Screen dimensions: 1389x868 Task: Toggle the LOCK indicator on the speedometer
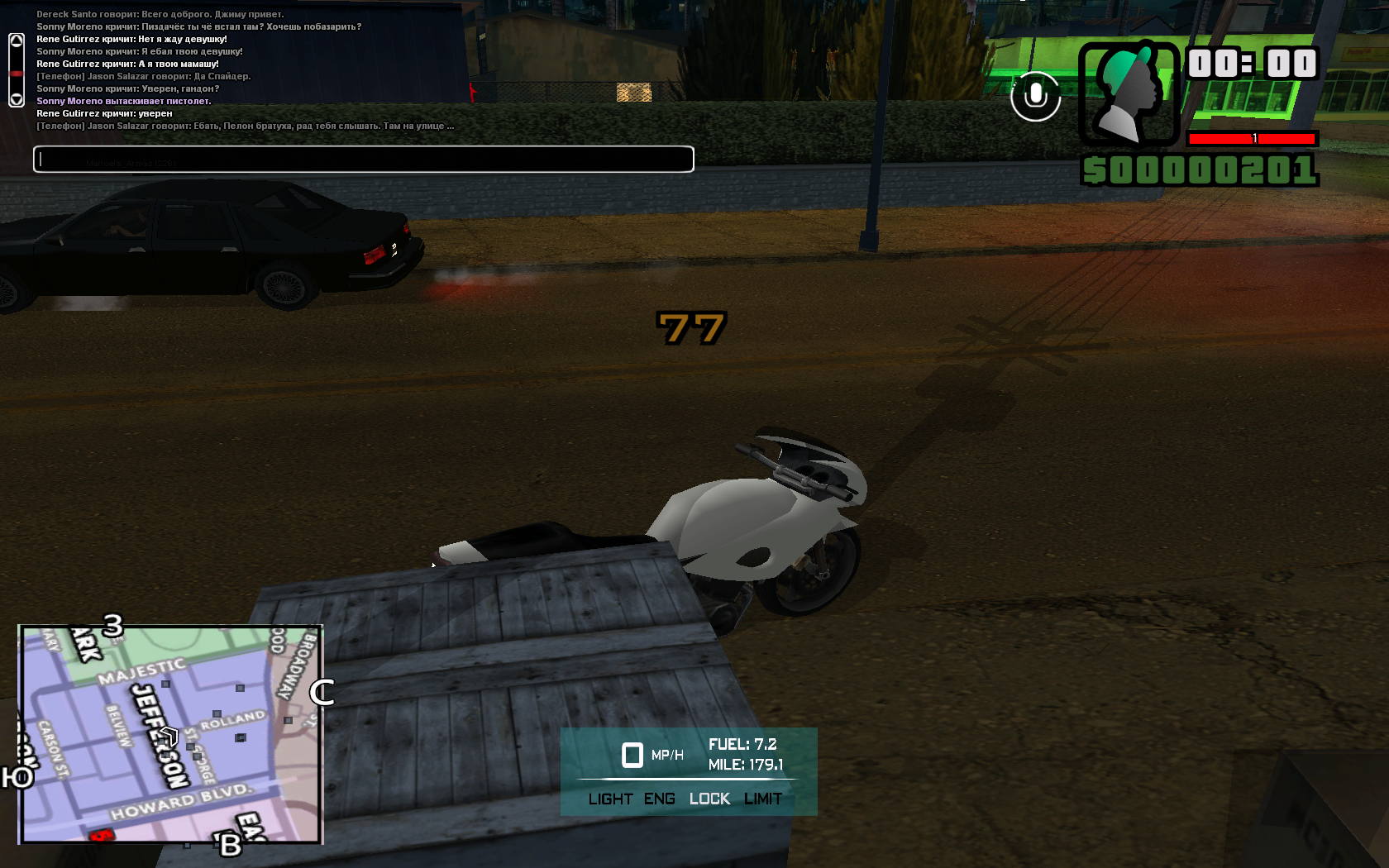[x=709, y=799]
